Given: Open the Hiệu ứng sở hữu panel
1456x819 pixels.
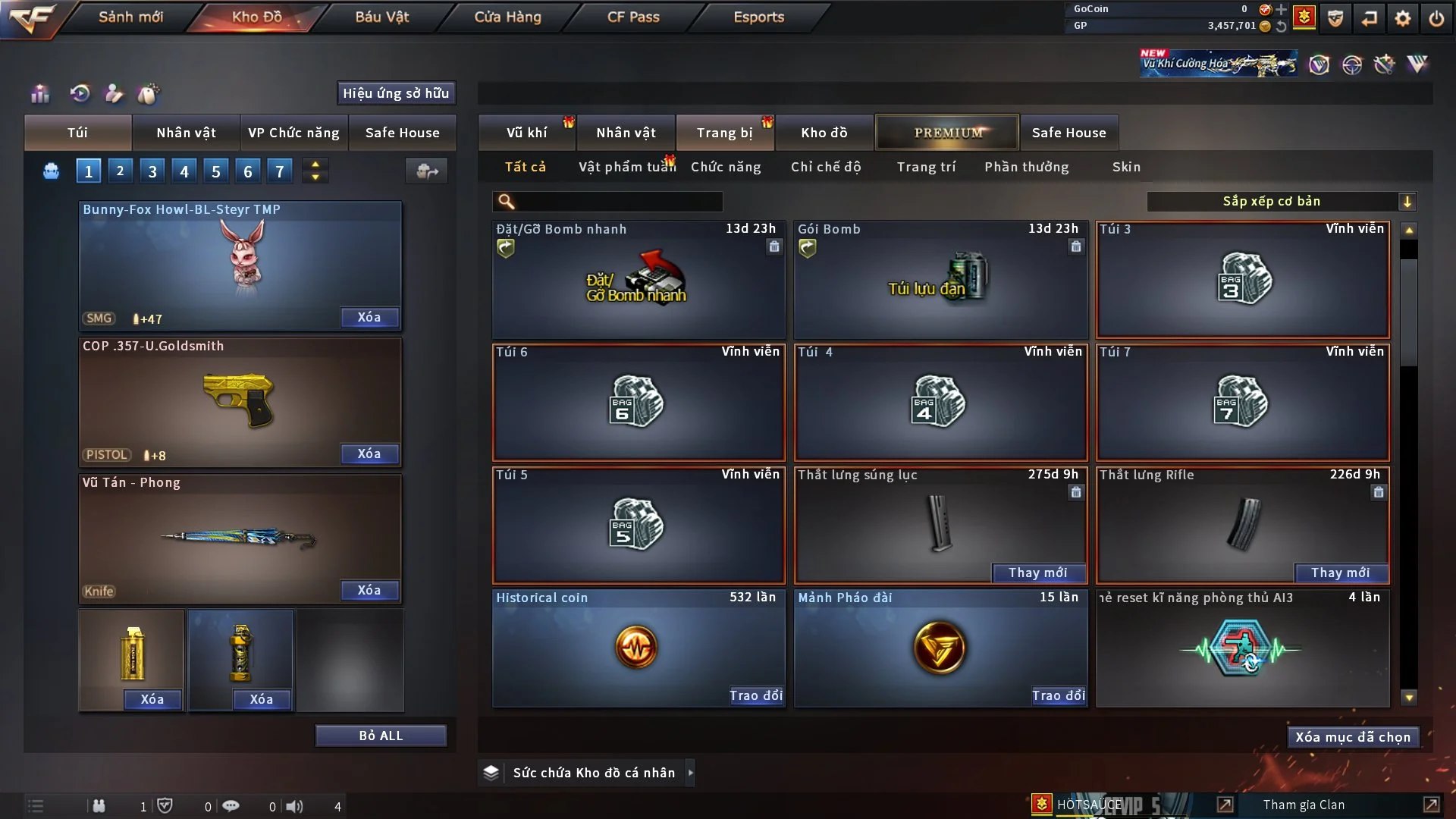Looking at the screenshot, I should [396, 93].
